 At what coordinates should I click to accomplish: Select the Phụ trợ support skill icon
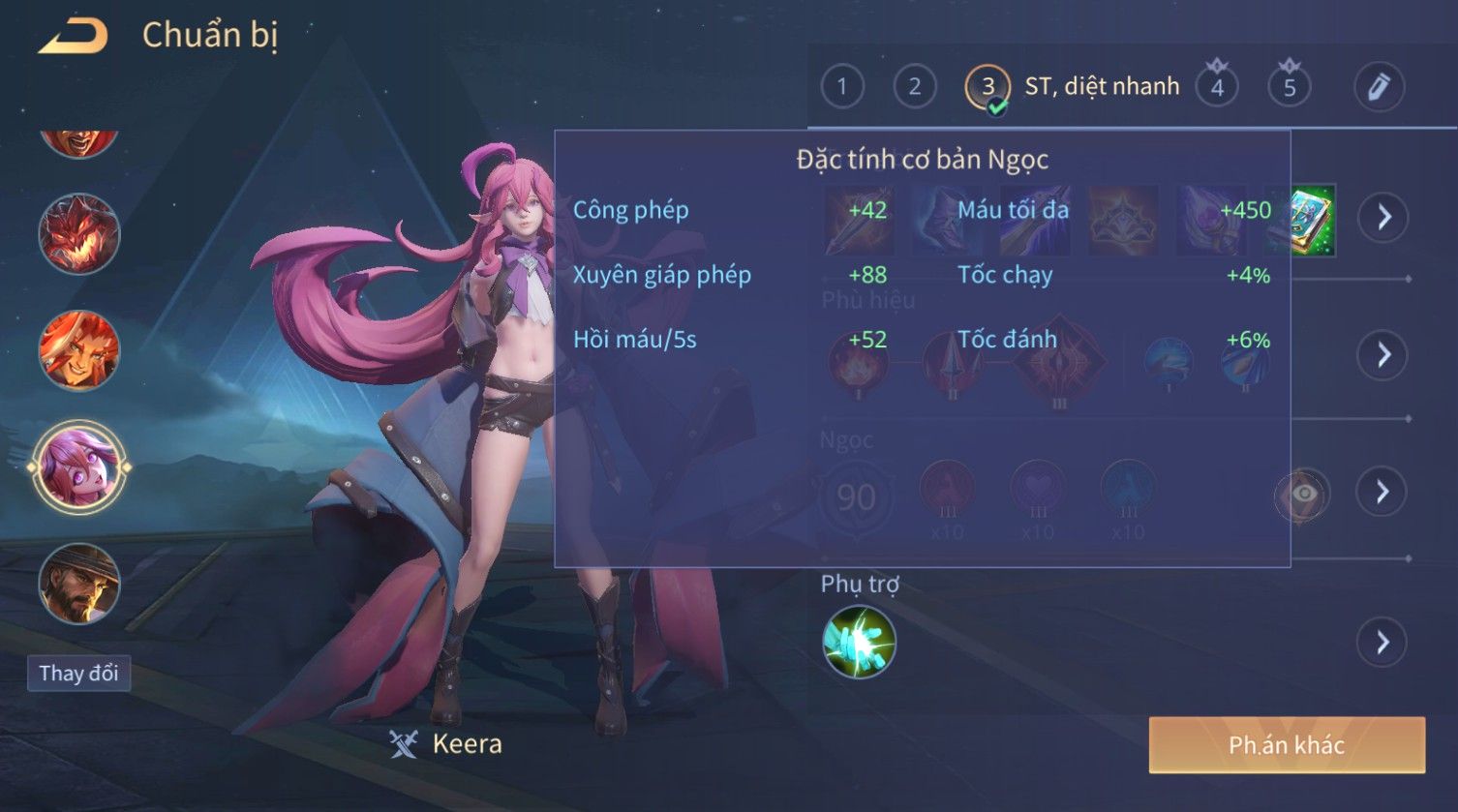click(859, 643)
